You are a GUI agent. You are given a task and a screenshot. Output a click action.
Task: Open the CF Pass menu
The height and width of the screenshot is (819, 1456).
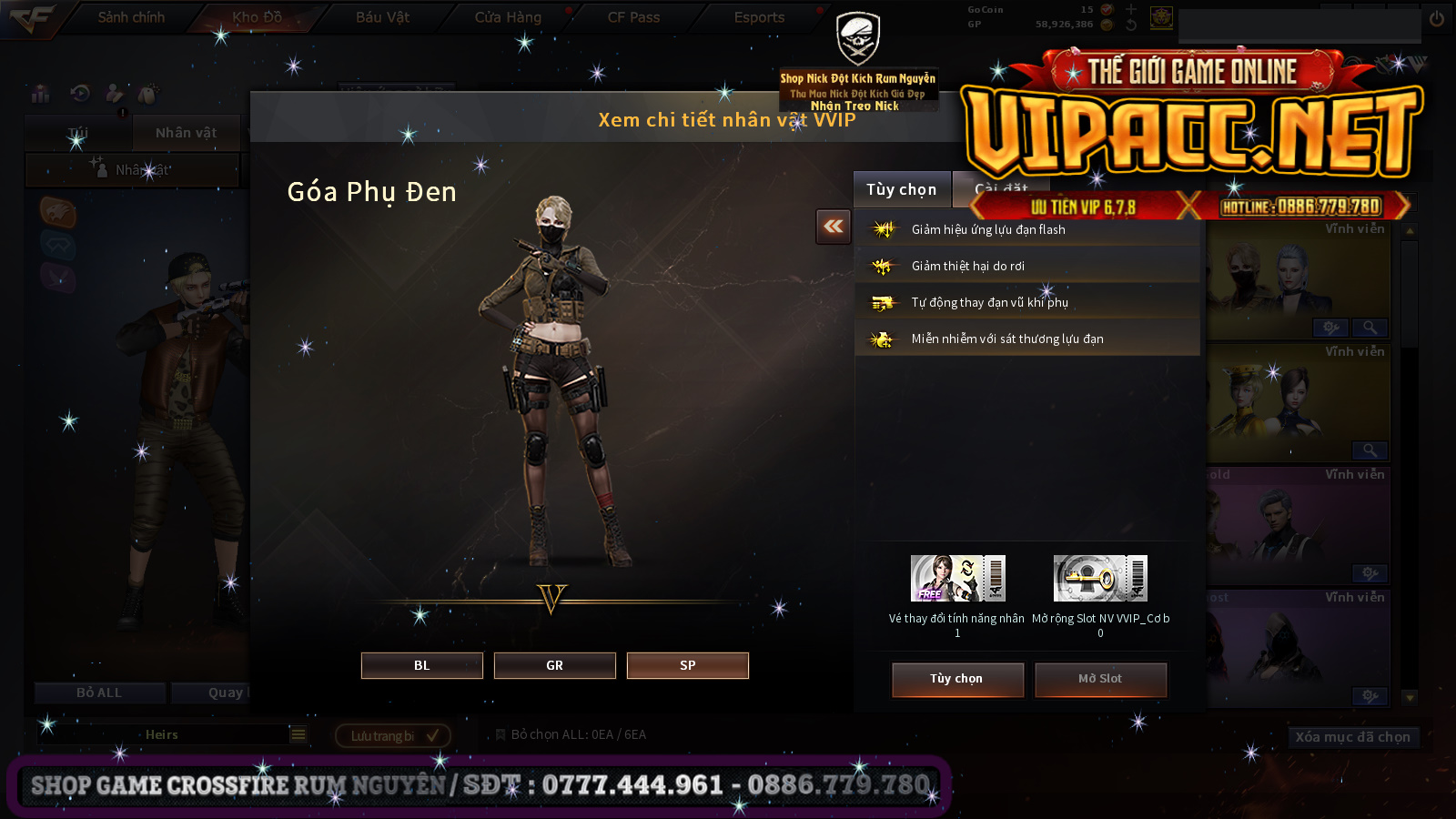[633, 17]
